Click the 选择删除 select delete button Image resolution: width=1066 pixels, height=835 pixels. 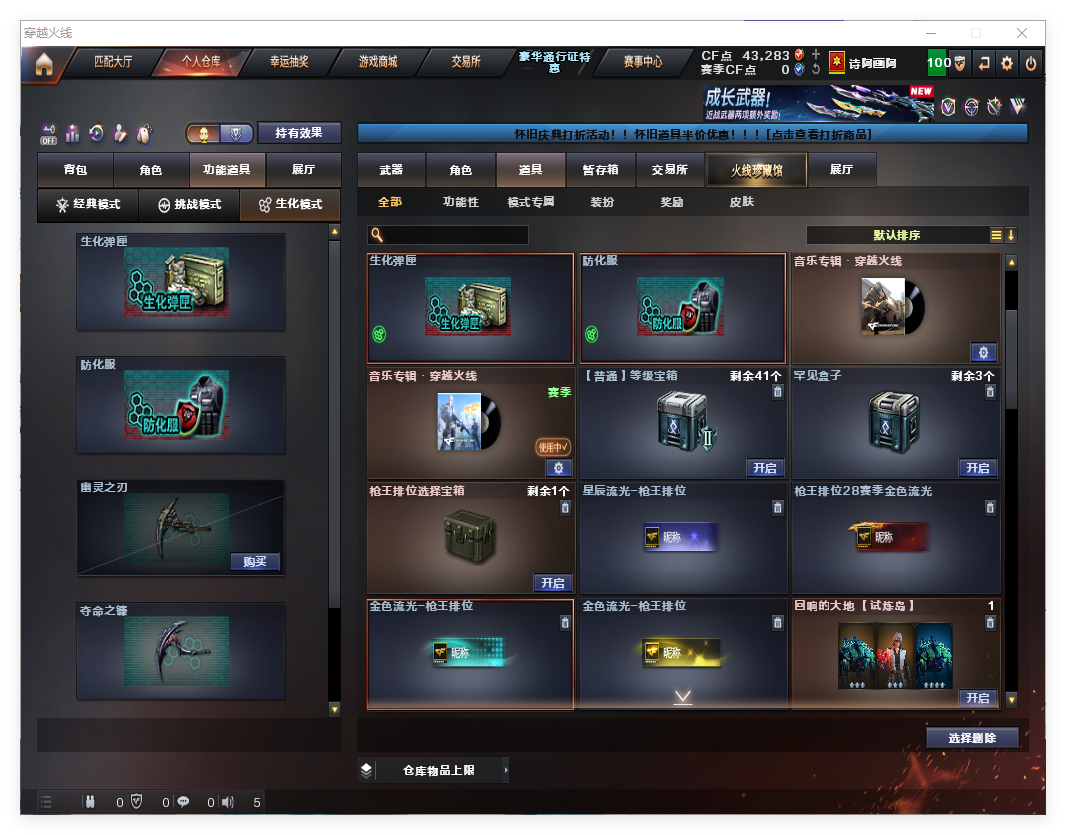tap(971, 738)
